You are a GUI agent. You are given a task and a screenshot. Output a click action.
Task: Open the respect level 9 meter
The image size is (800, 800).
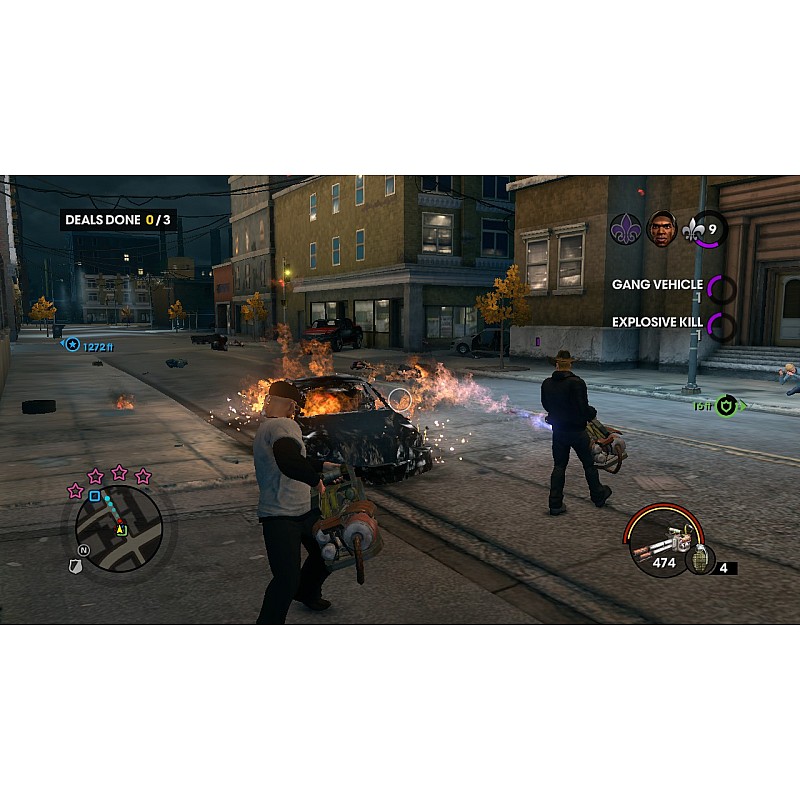pyautogui.click(x=706, y=230)
